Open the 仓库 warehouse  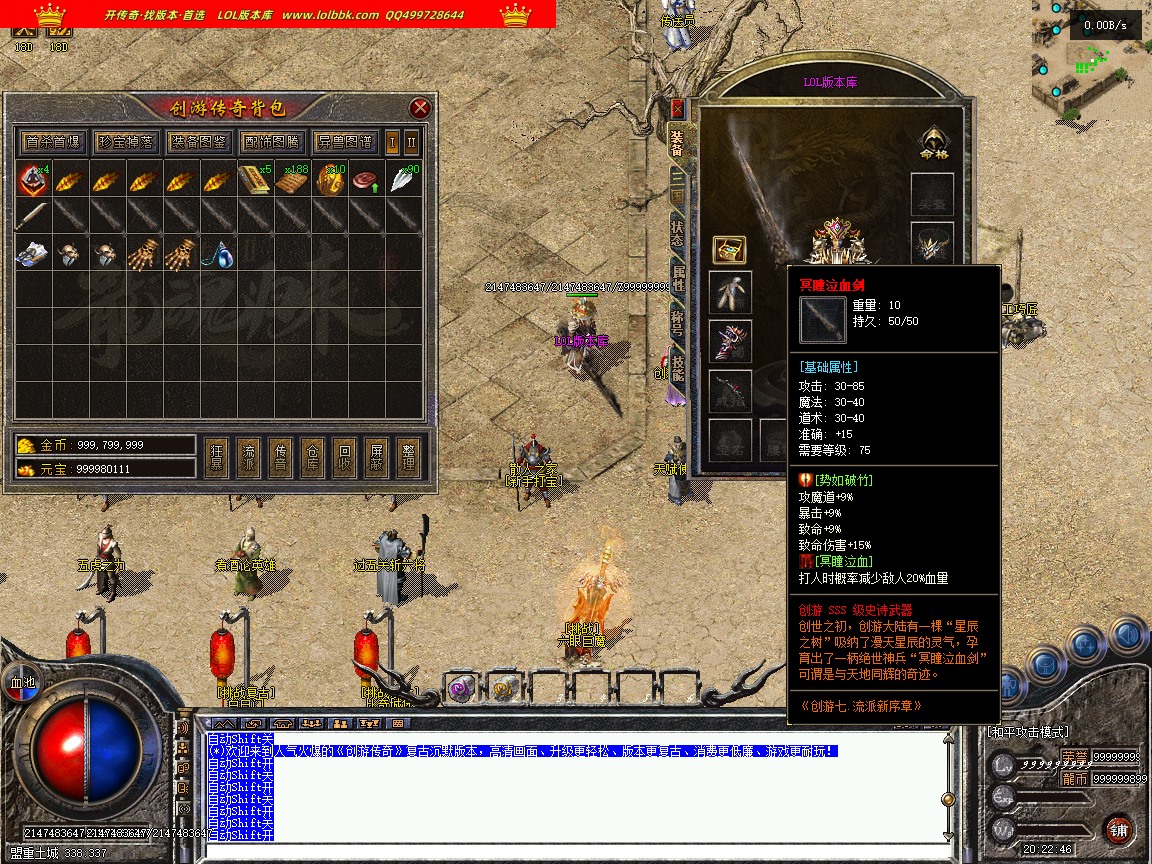[312, 454]
